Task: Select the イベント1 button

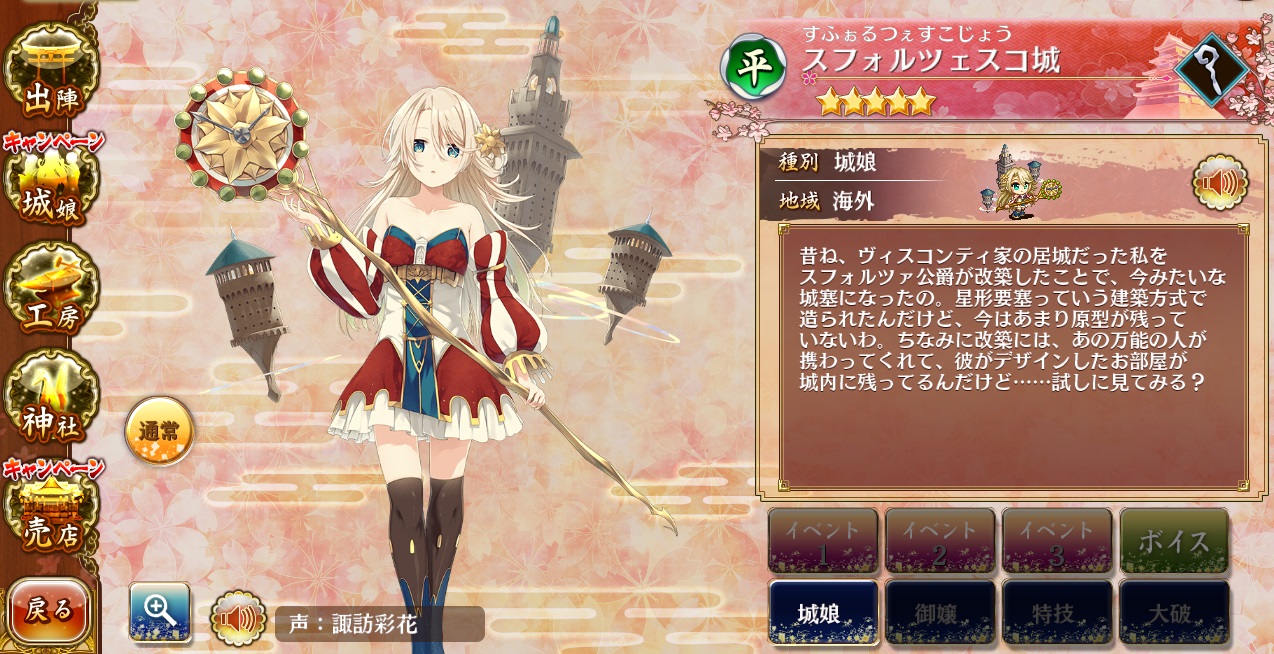Action: (x=823, y=541)
